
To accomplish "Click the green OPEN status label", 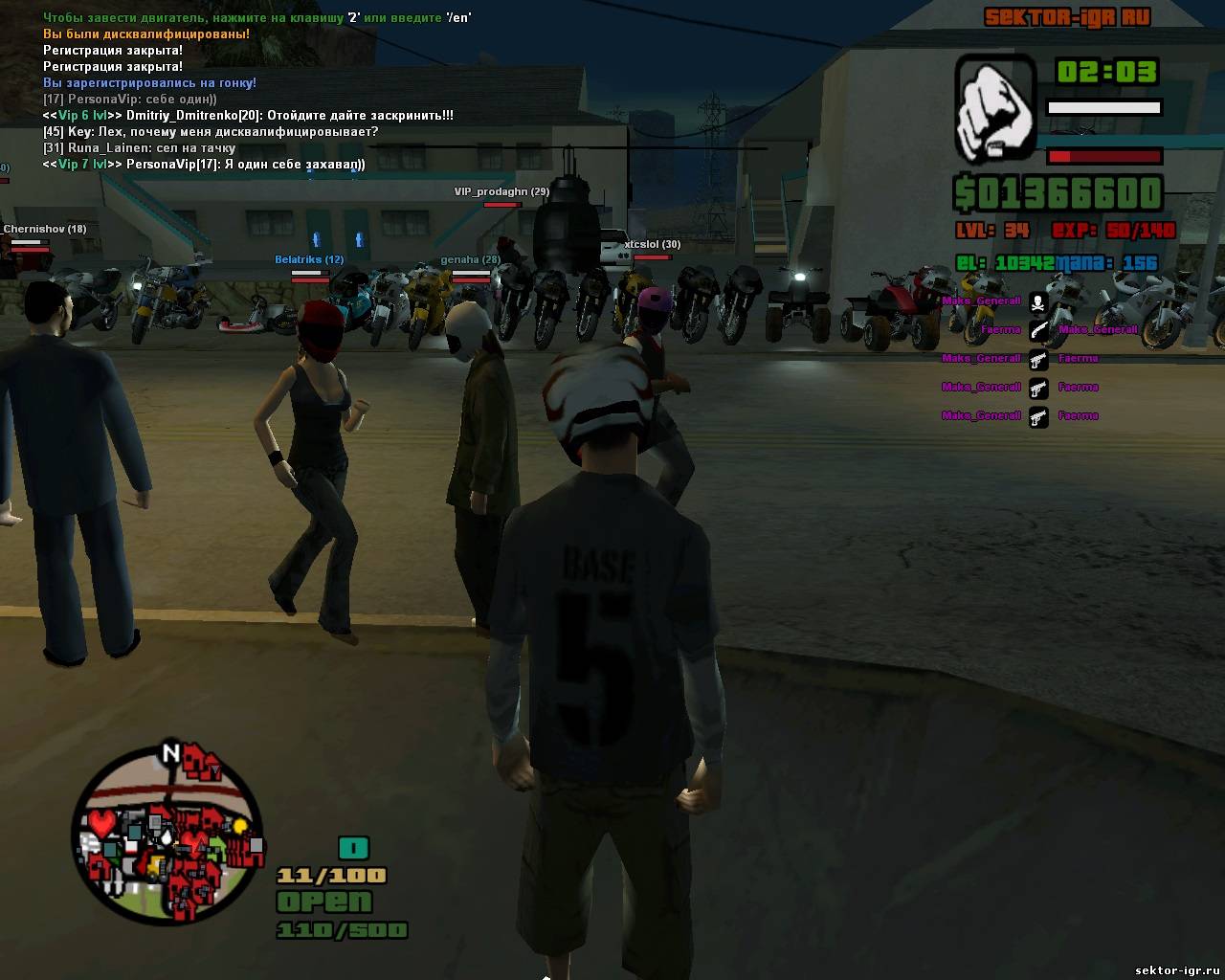I will click(323, 902).
